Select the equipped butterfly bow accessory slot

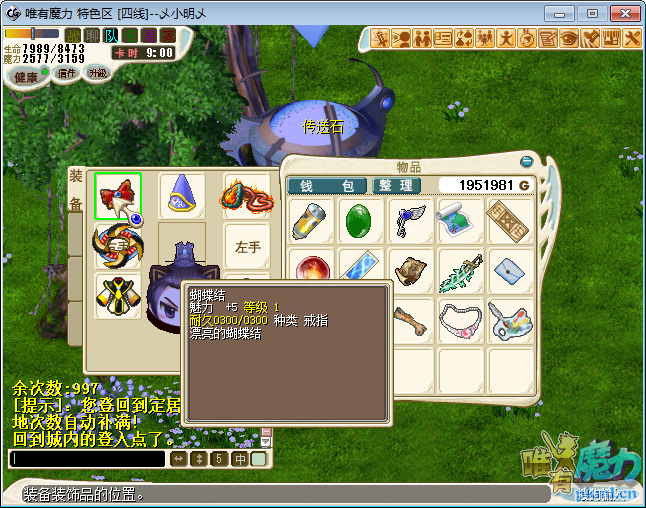118,196
